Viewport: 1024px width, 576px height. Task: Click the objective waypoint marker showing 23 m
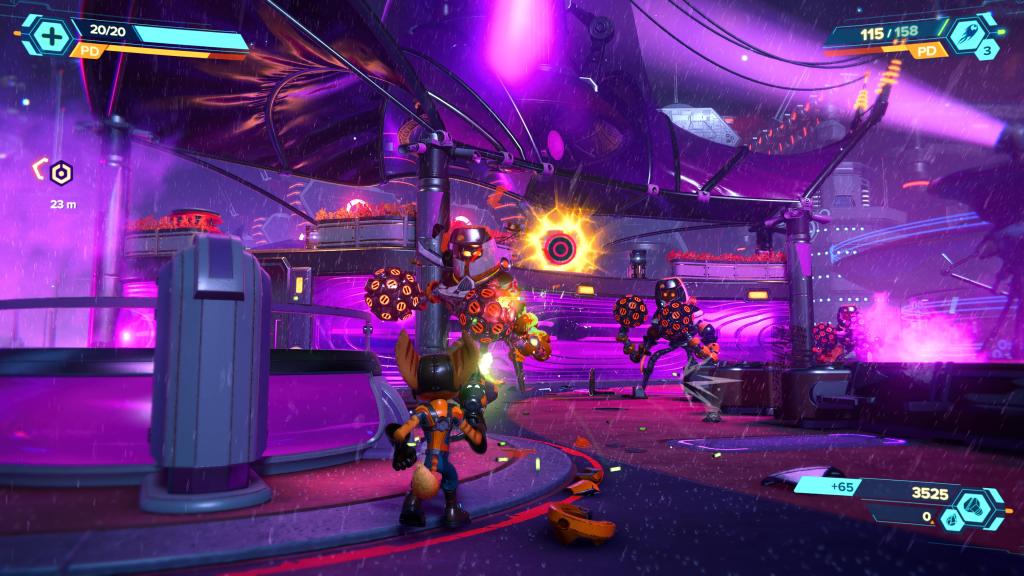pos(61,174)
